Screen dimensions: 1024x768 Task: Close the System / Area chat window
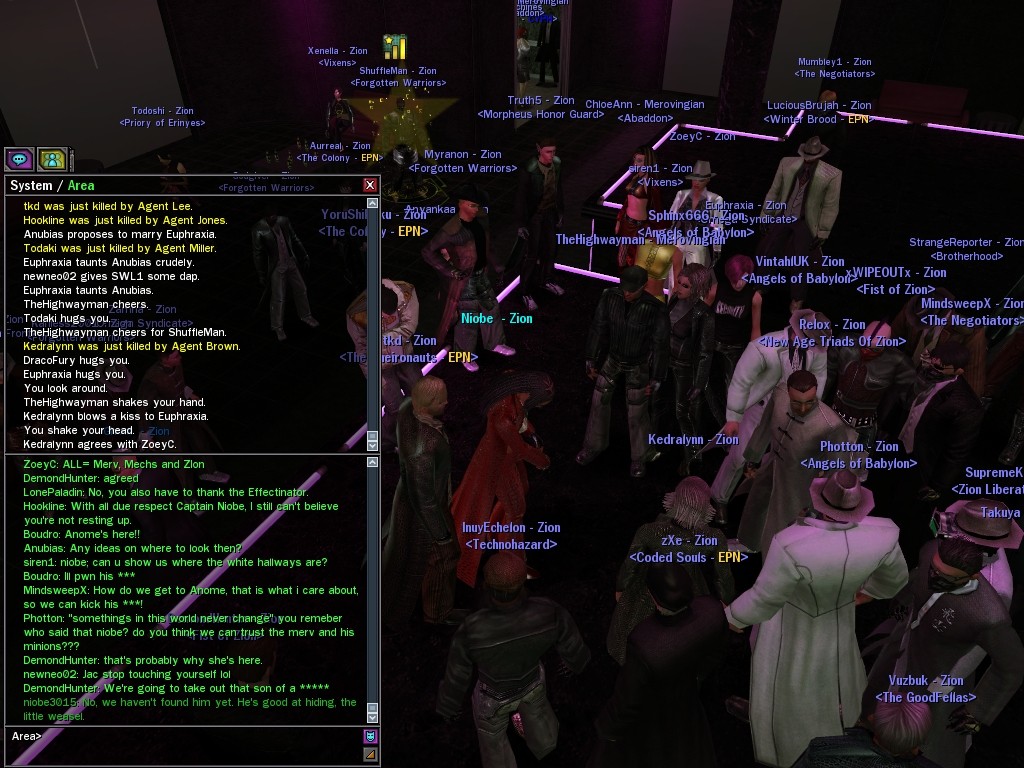click(x=370, y=185)
